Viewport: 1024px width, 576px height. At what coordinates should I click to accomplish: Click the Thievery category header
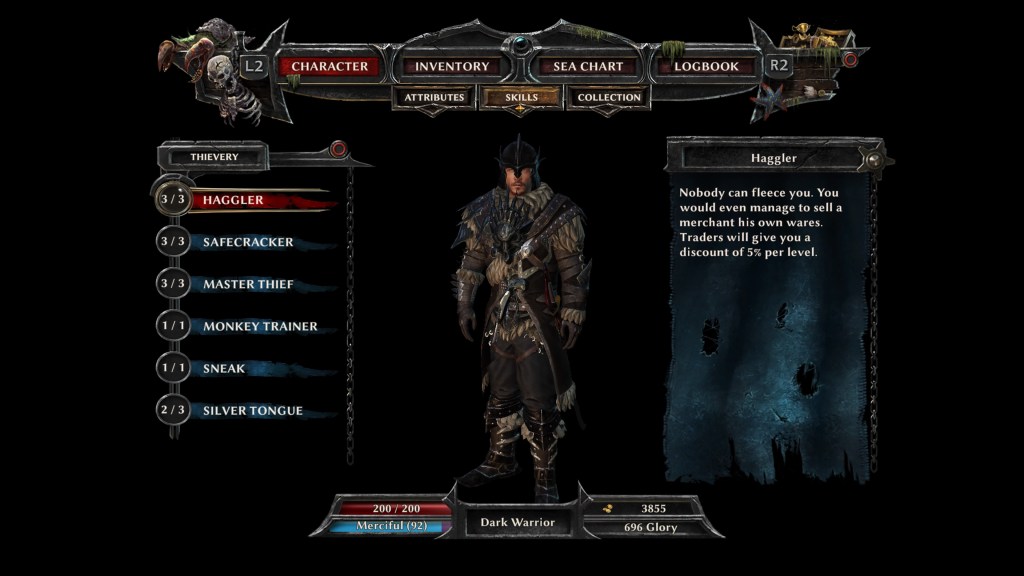[x=215, y=157]
